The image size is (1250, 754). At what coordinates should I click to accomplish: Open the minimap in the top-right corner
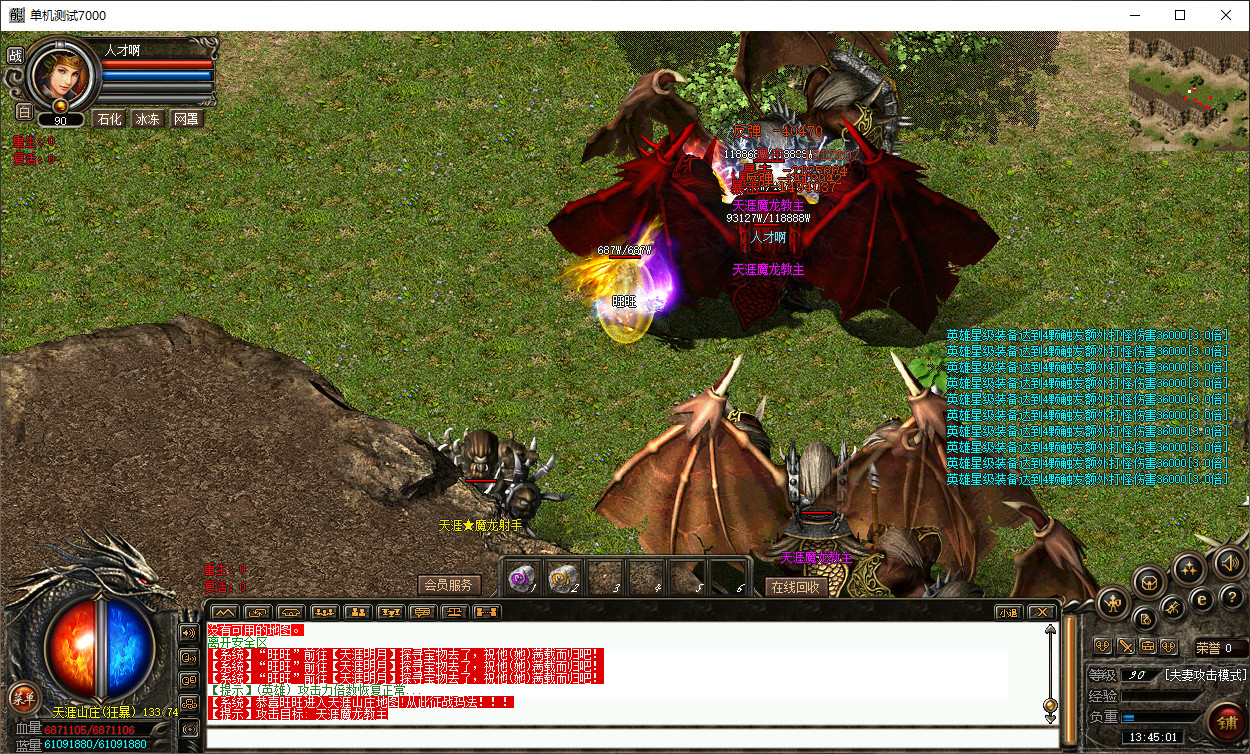tap(1188, 90)
